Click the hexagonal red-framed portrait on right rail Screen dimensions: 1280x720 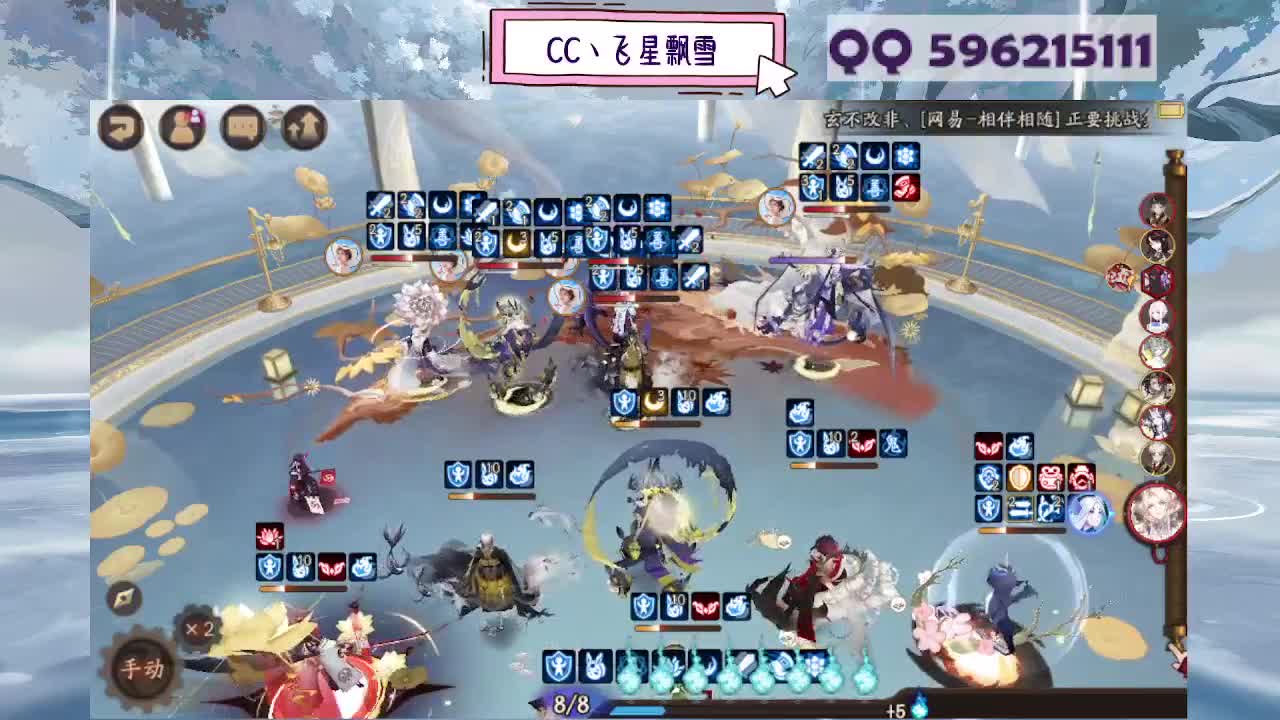click(x=1157, y=281)
